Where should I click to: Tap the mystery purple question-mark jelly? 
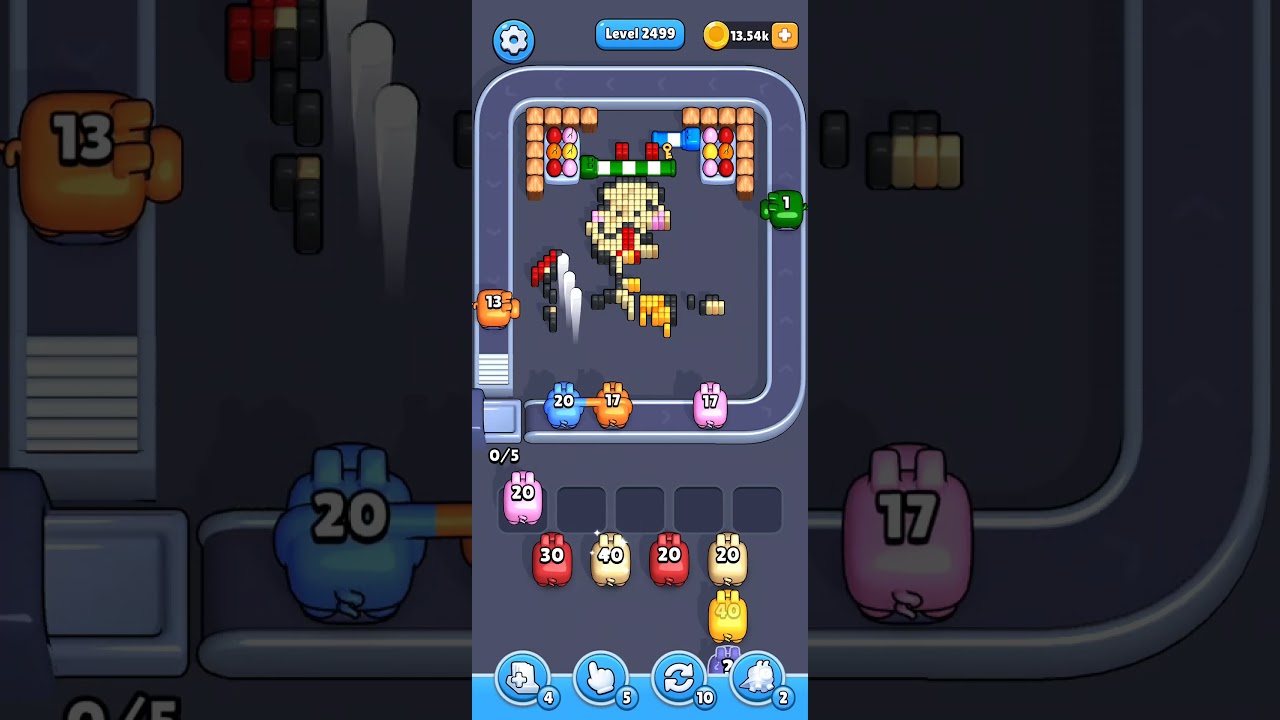[x=726, y=662]
